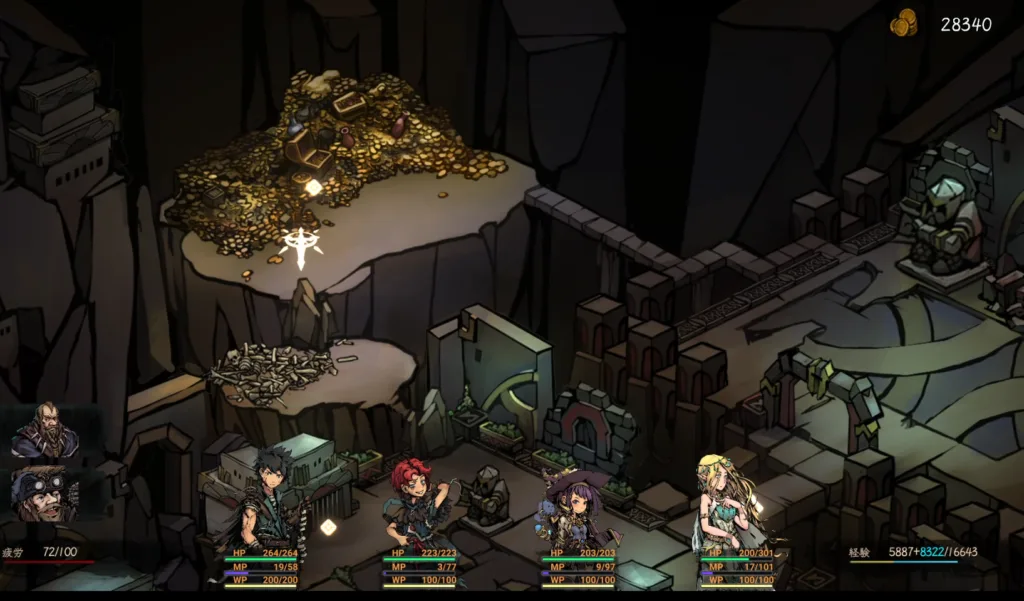Activate the white emblem marker on the treasure
The height and width of the screenshot is (601, 1024).
(x=301, y=246)
